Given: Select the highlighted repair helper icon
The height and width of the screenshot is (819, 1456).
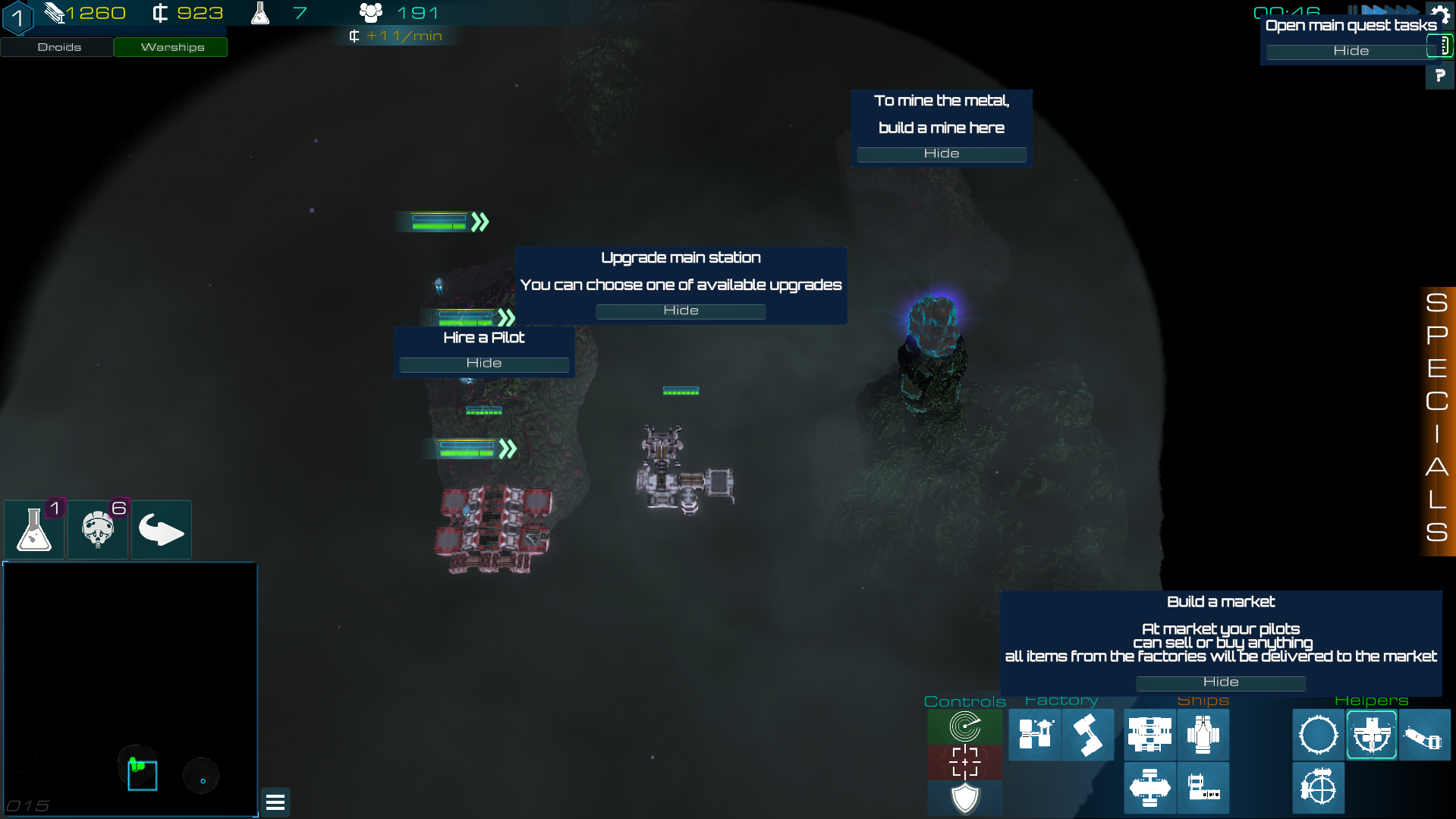Looking at the screenshot, I should (x=1371, y=735).
